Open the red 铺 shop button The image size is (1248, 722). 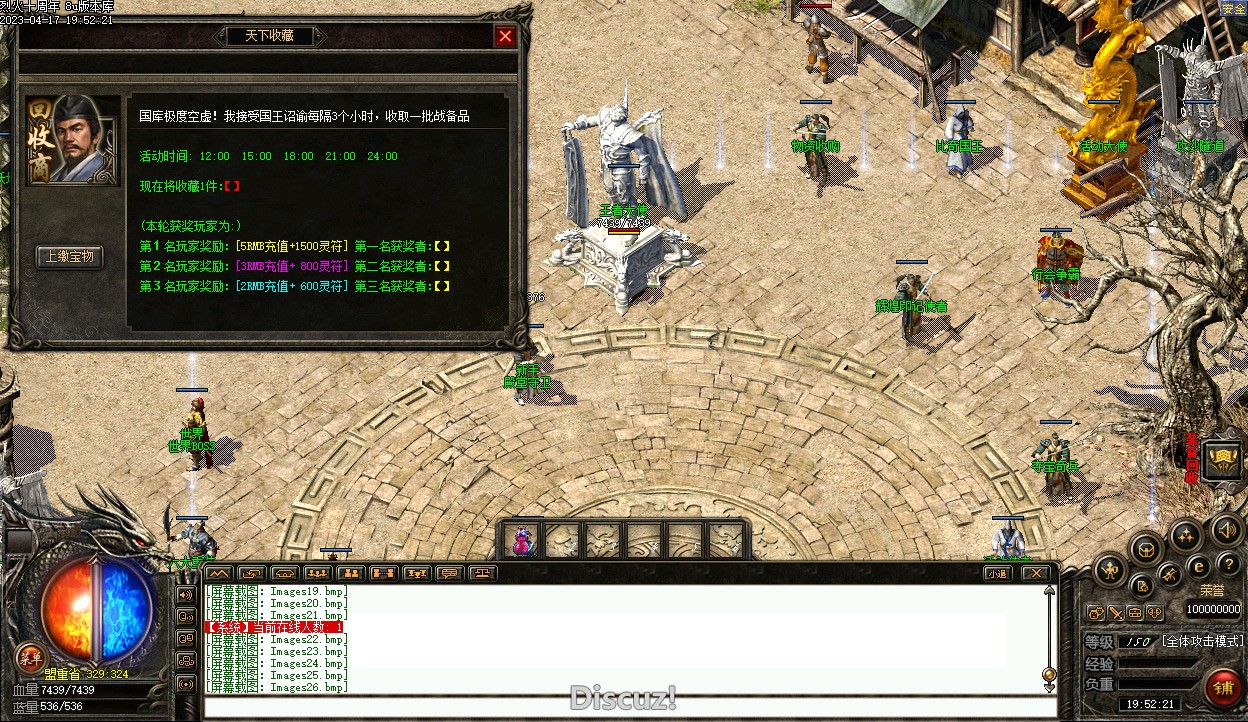coord(1221,688)
